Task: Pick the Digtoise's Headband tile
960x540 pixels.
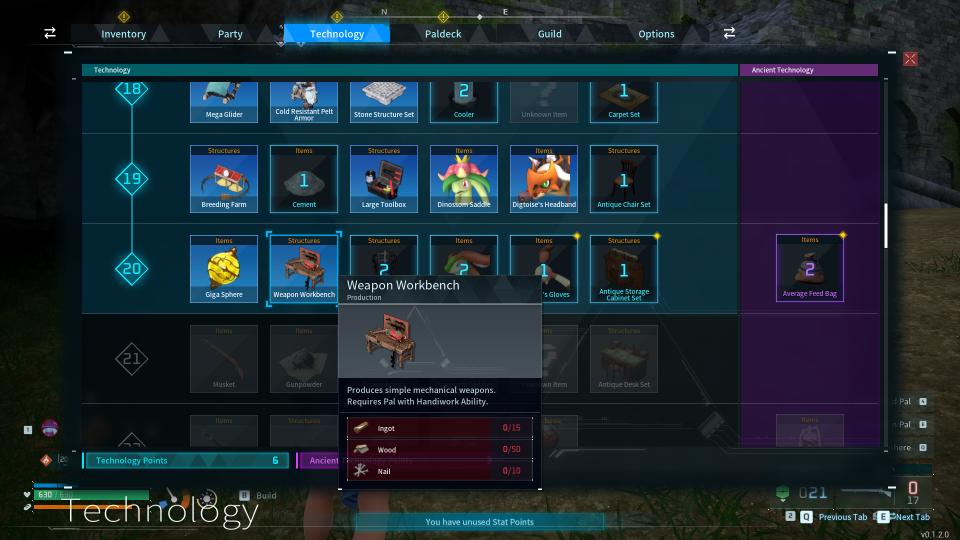Action: point(544,180)
